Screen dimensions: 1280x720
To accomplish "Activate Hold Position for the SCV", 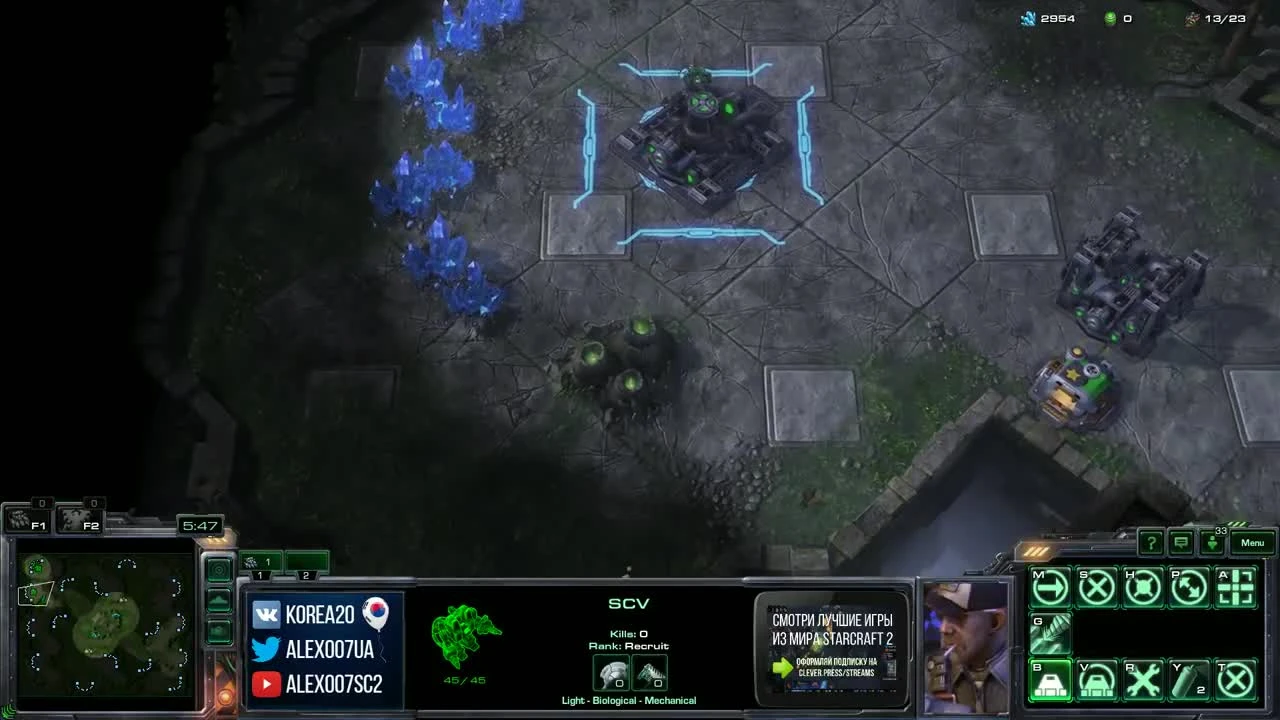I will tap(1145, 588).
